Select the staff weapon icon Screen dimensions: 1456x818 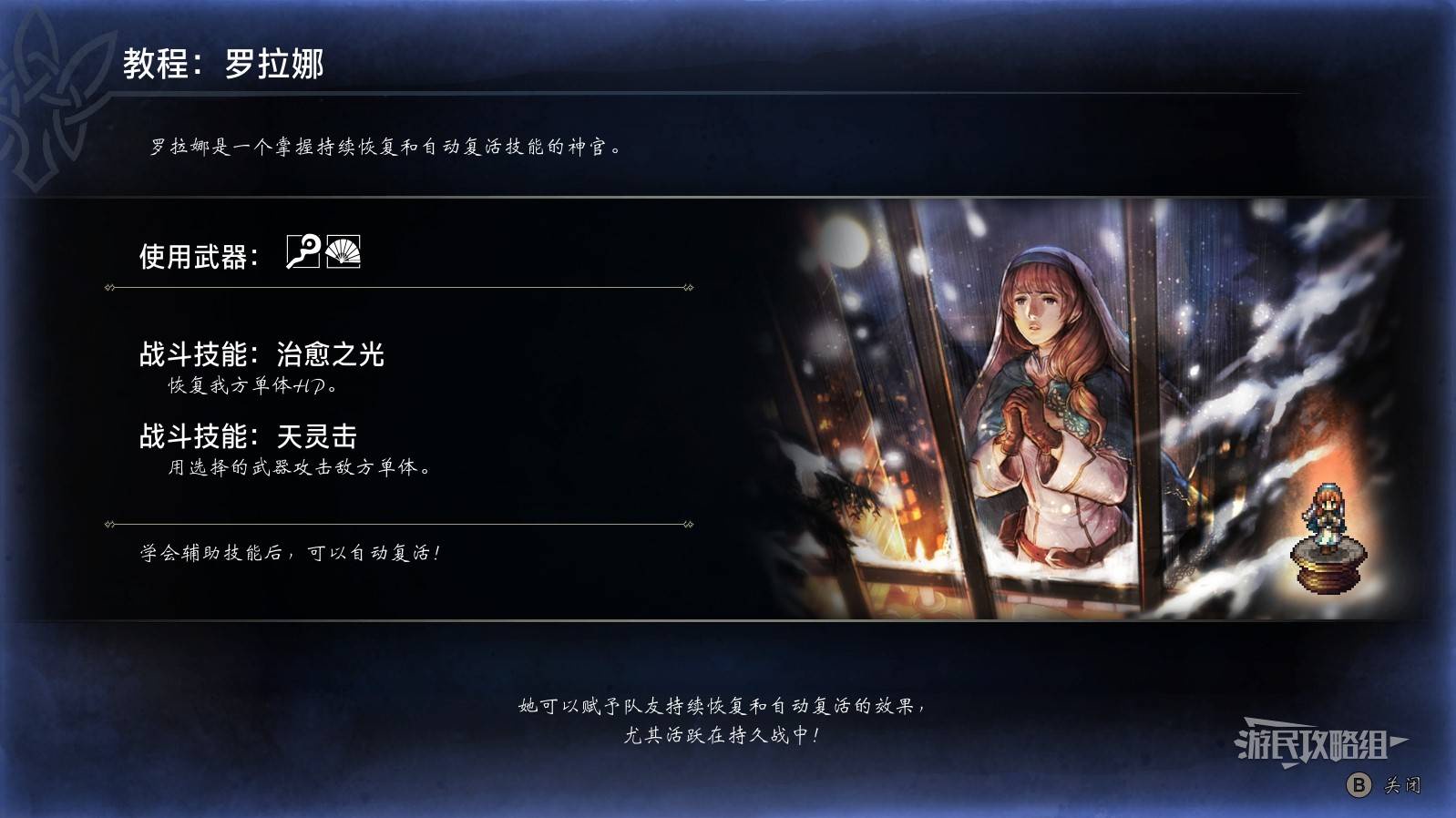pos(302,251)
